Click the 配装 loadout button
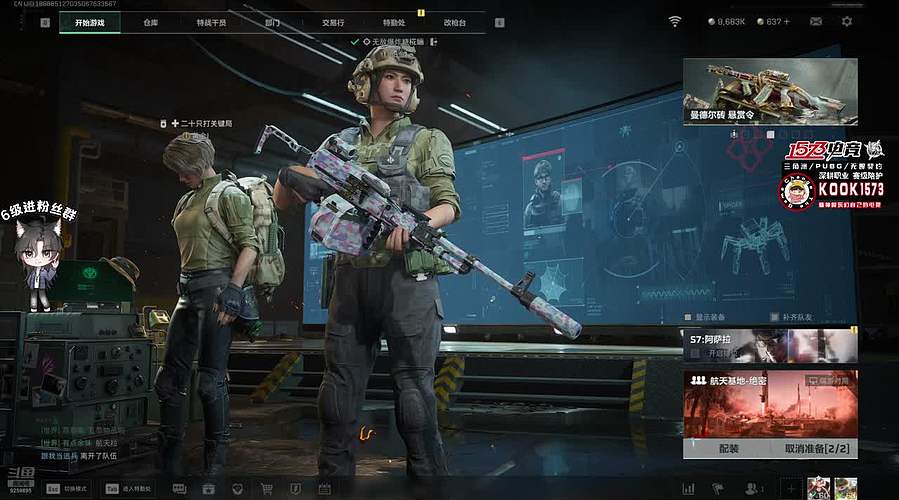This screenshot has height=500, width=899. pyautogui.click(x=728, y=449)
